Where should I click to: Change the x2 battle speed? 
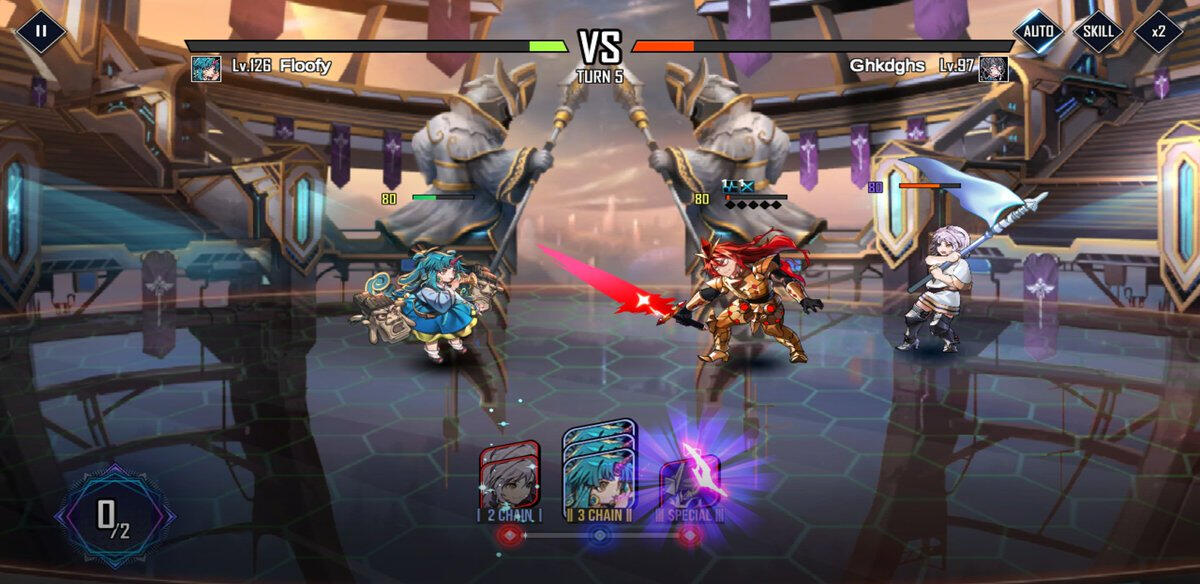click(x=1158, y=31)
